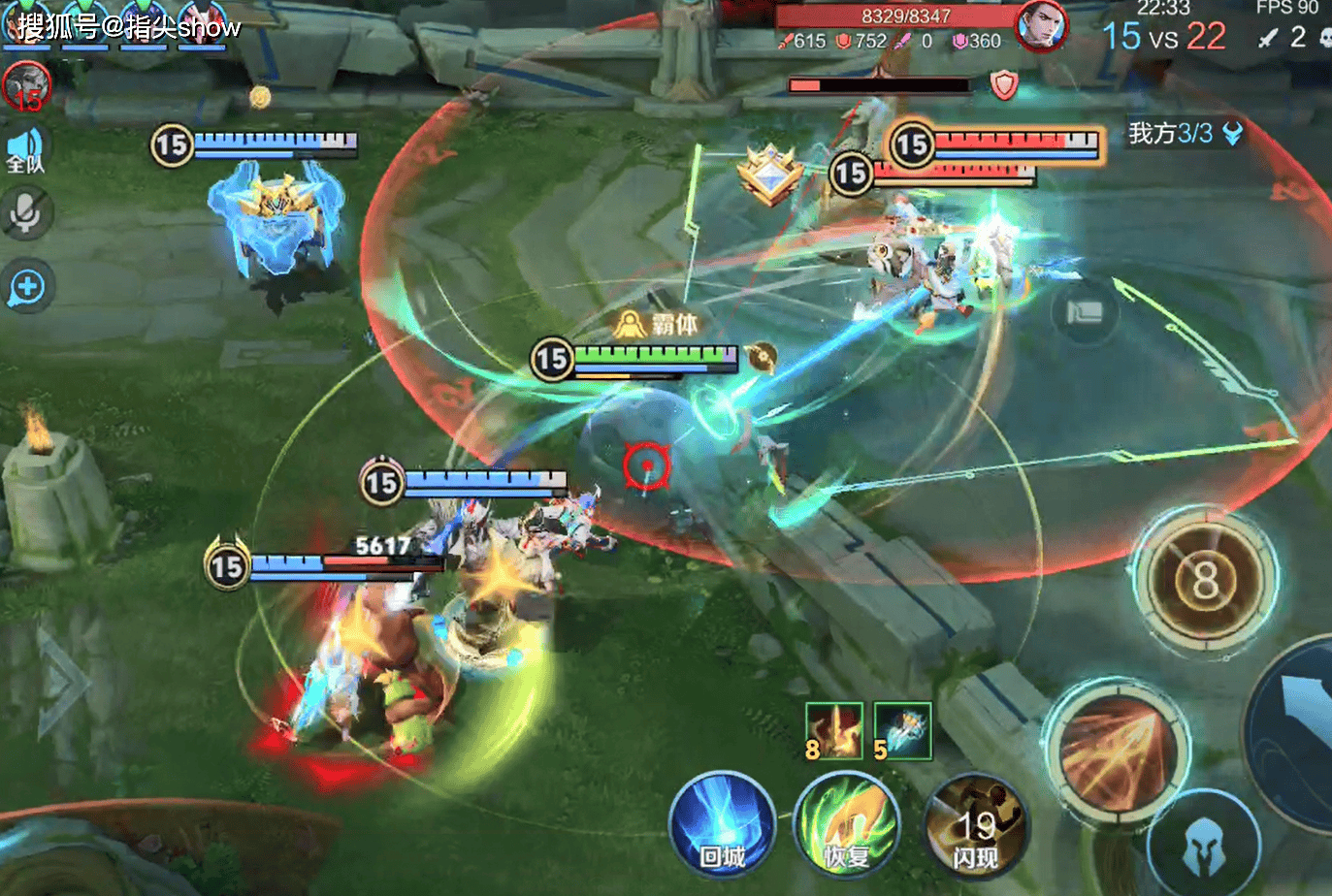Viewport: 1332px width, 896px height.
Task: Toggle the microphone icon
Action: pos(26,214)
